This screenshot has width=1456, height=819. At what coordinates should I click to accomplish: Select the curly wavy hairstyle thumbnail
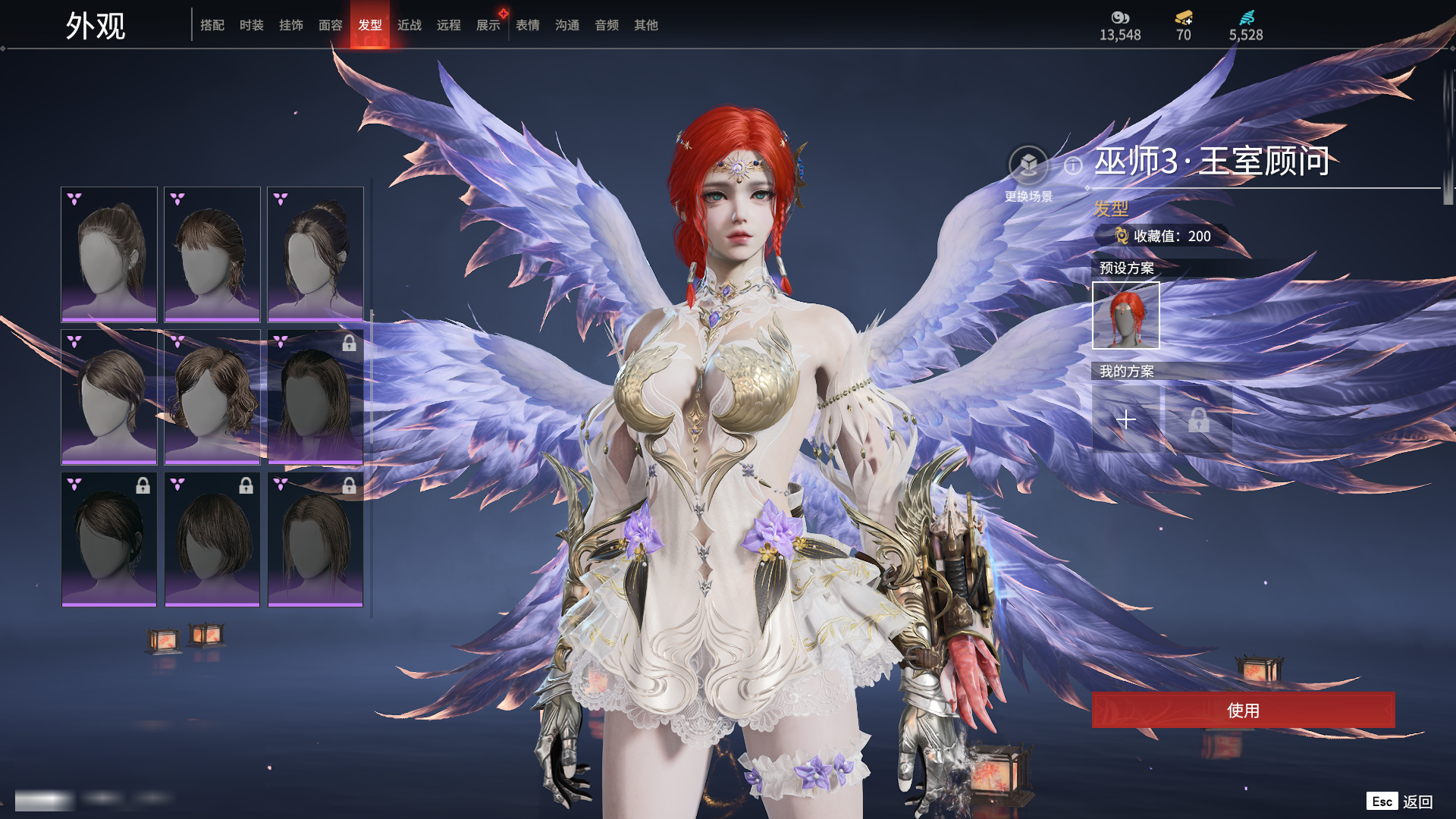212,397
